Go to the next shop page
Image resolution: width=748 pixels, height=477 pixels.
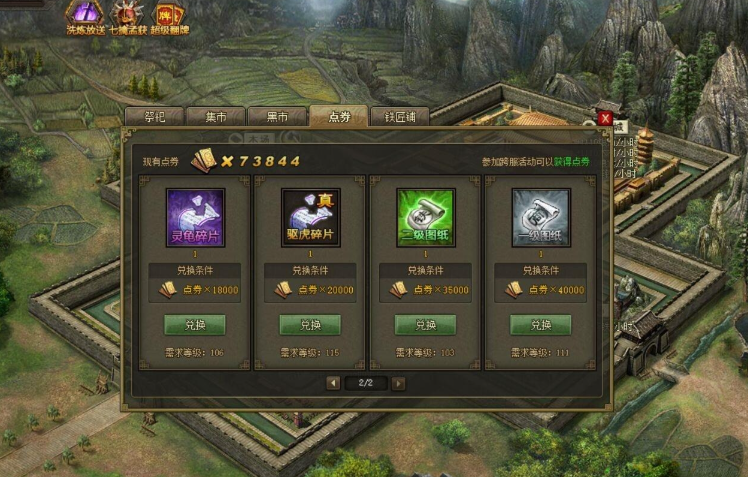(399, 383)
